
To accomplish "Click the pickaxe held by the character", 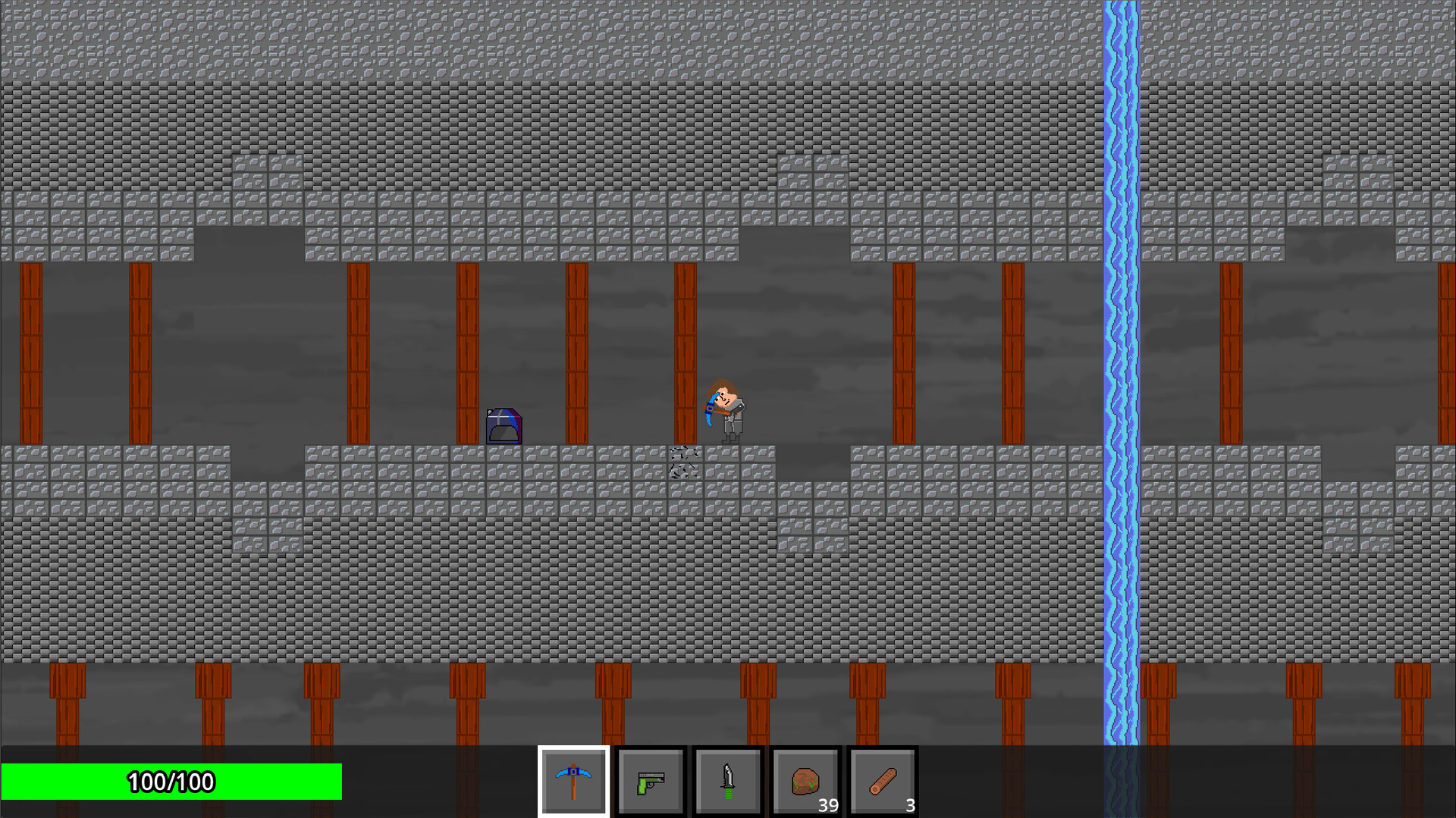I will [711, 409].
